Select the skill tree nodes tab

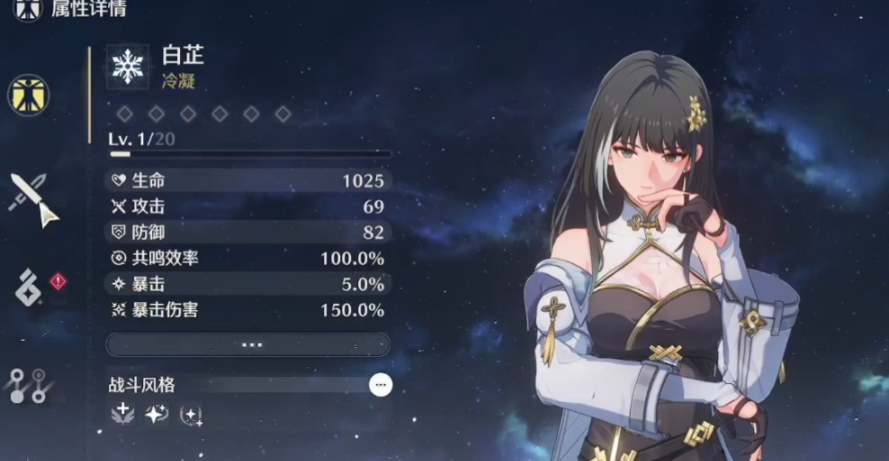coord(29,385)
